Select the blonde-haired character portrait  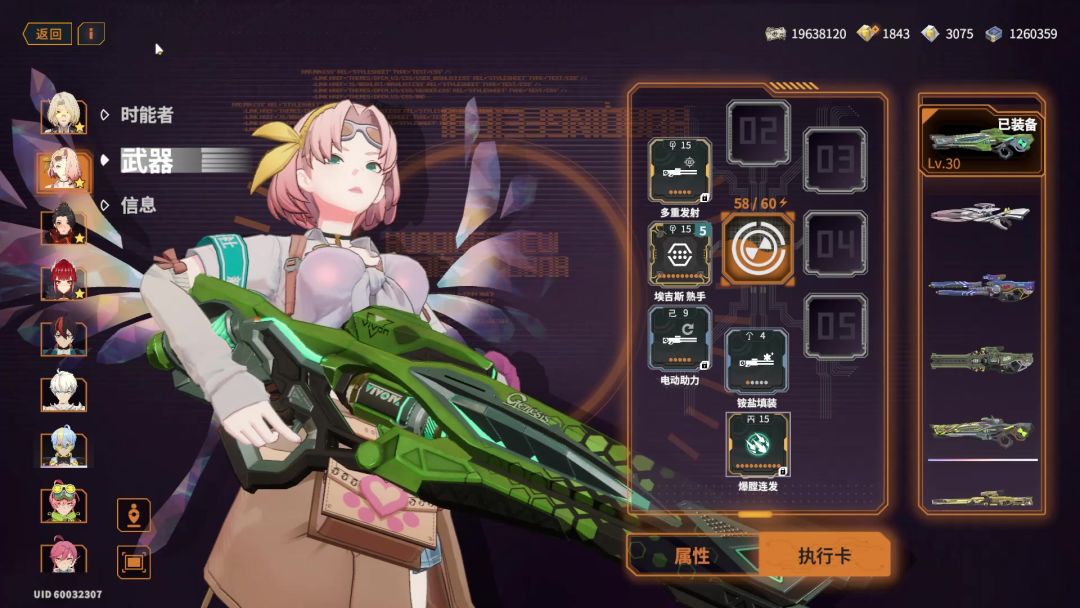63,113
